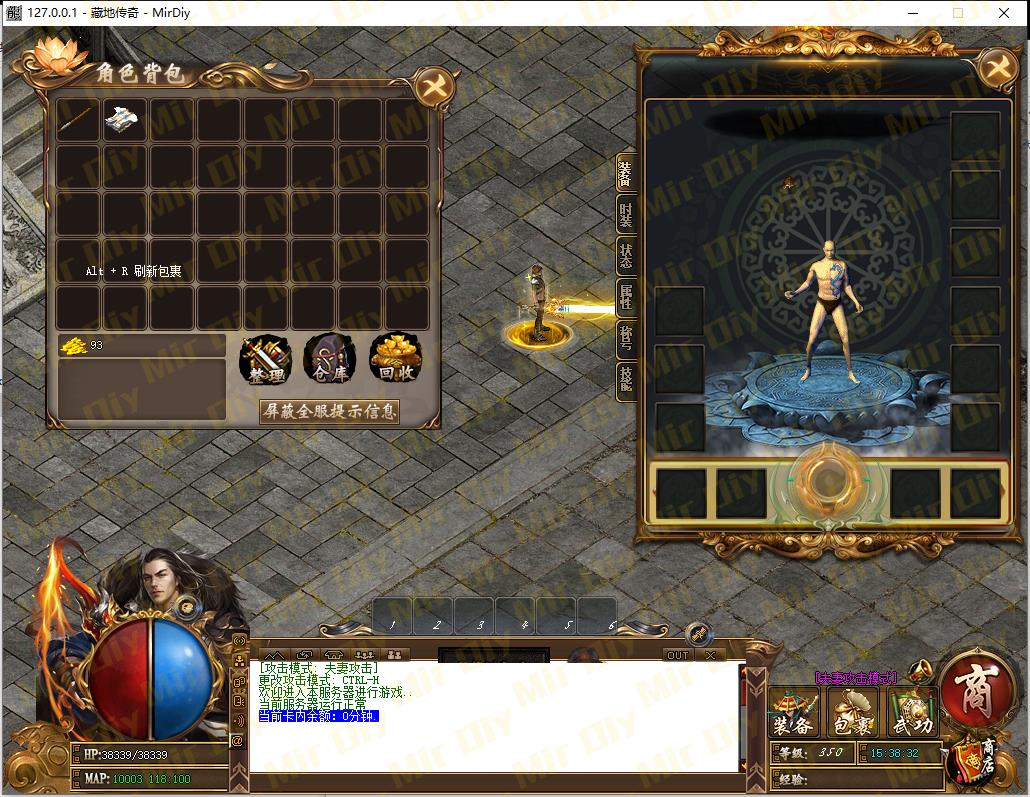Click the 屏蔽全服提示信息 button
Viewport: 1030px width, 797px height.
329,411
